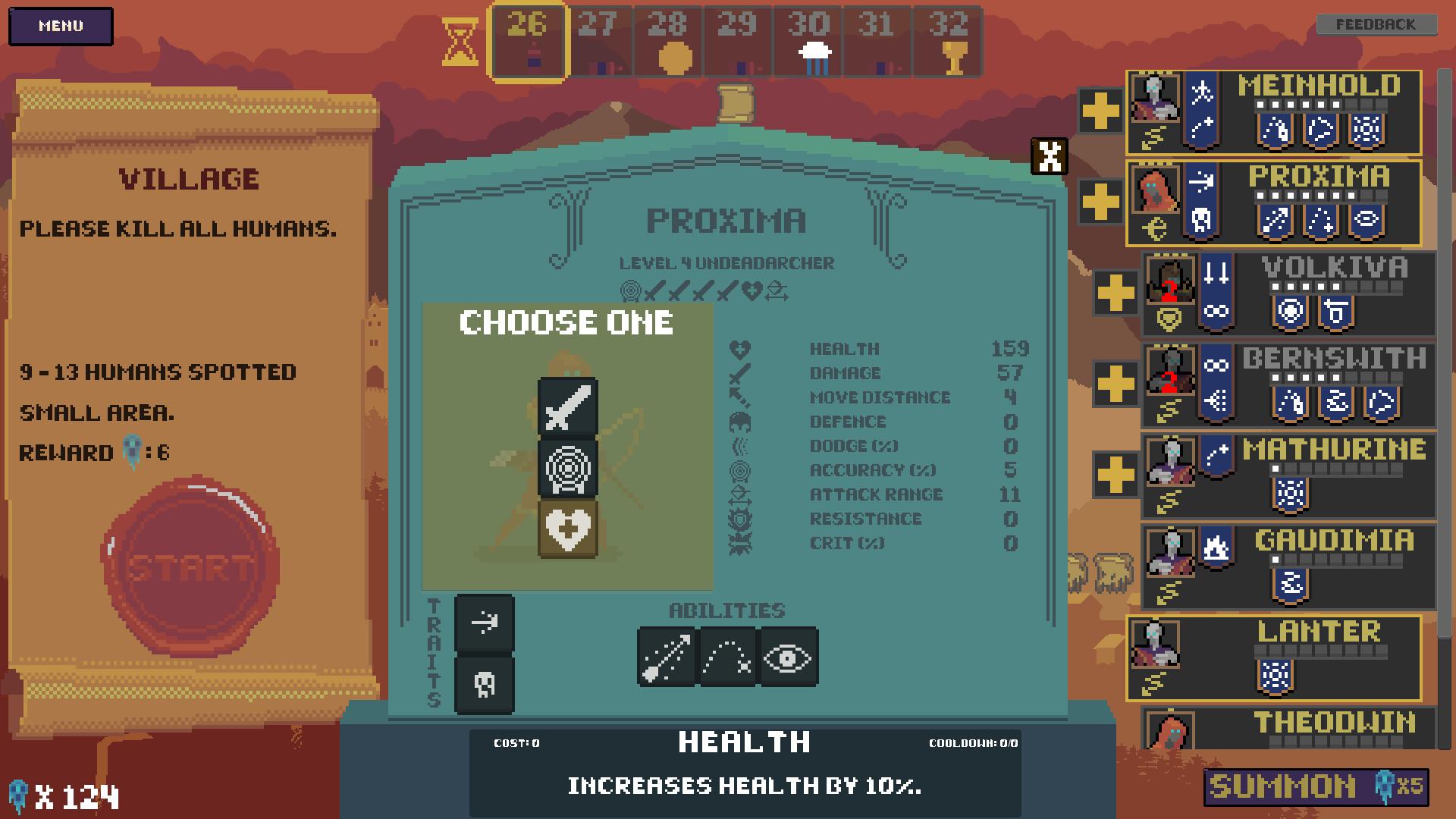Select Meinhold in the unit list

coord(1318,86)
